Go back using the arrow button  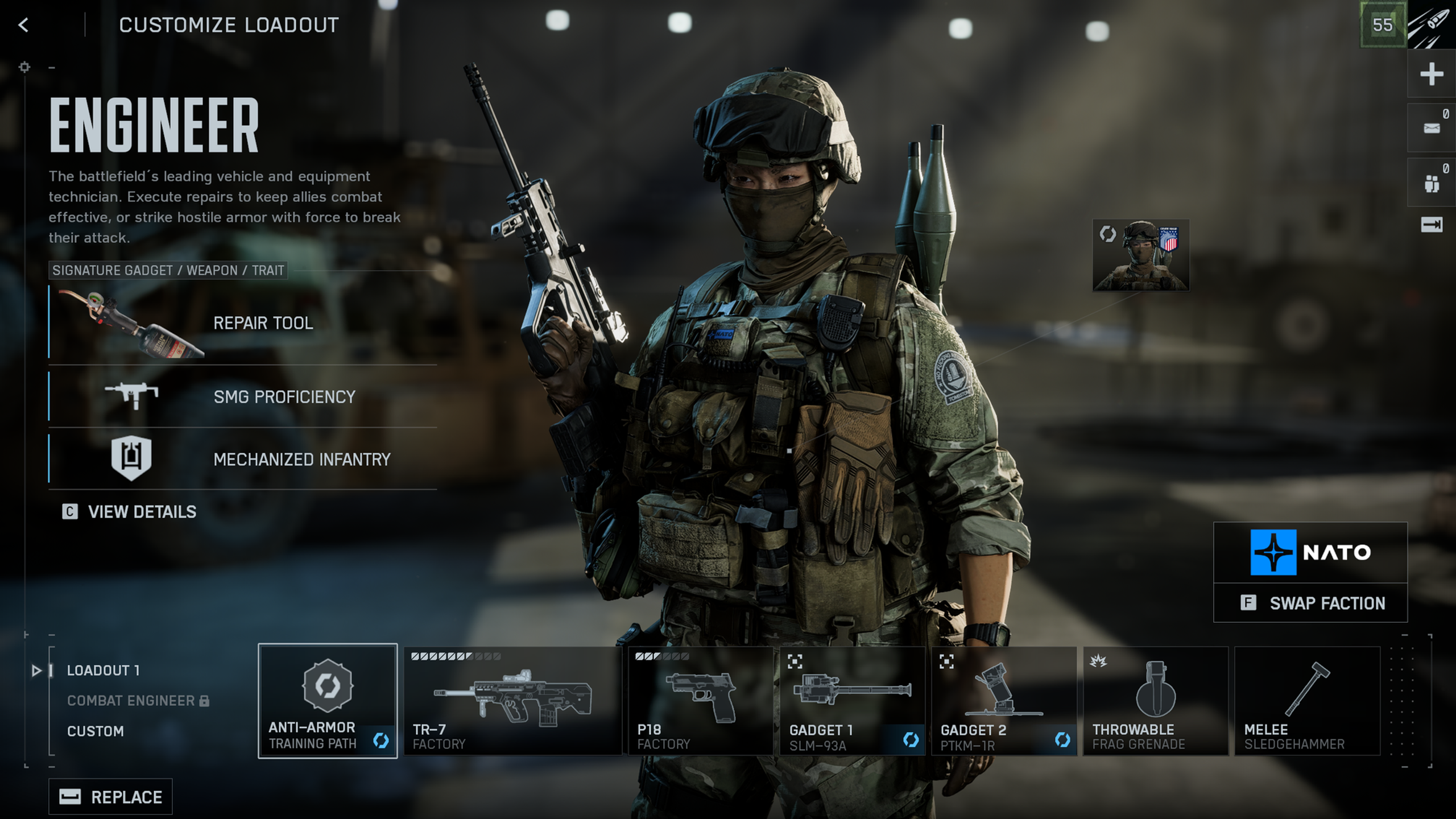point(23,25)
